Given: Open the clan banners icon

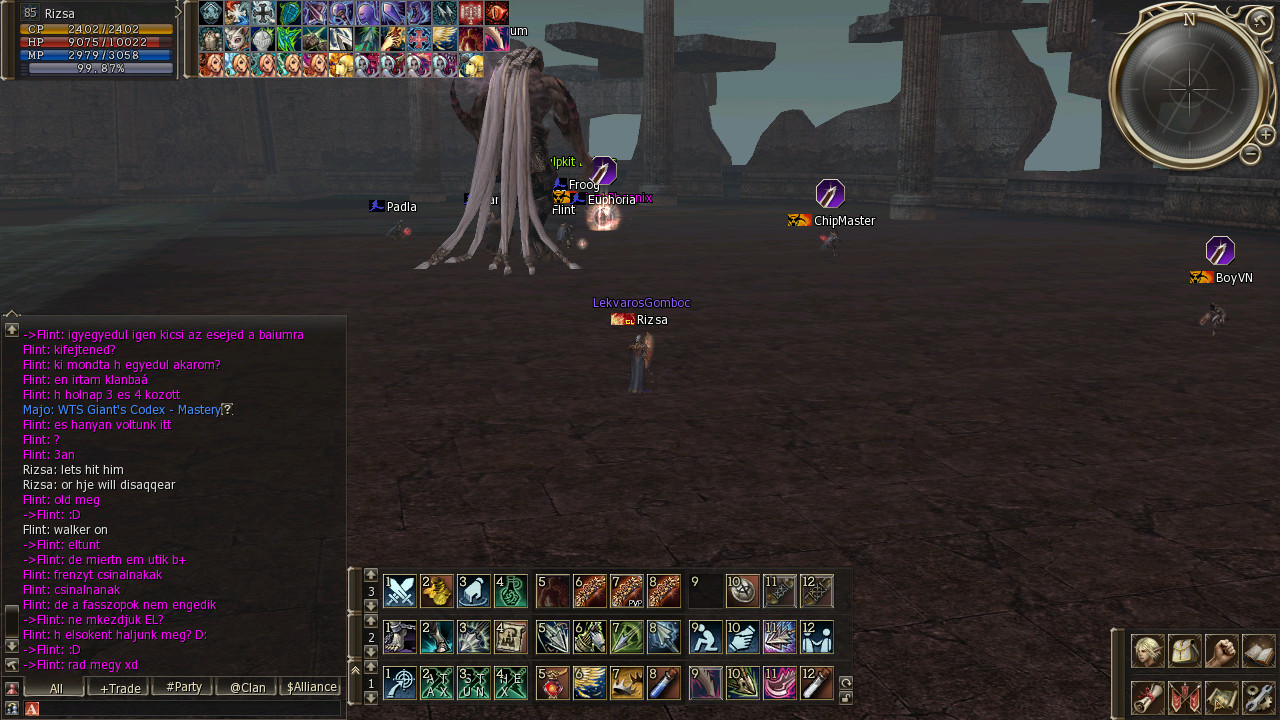Looking at the screenshot, I should pos(1185,697).
